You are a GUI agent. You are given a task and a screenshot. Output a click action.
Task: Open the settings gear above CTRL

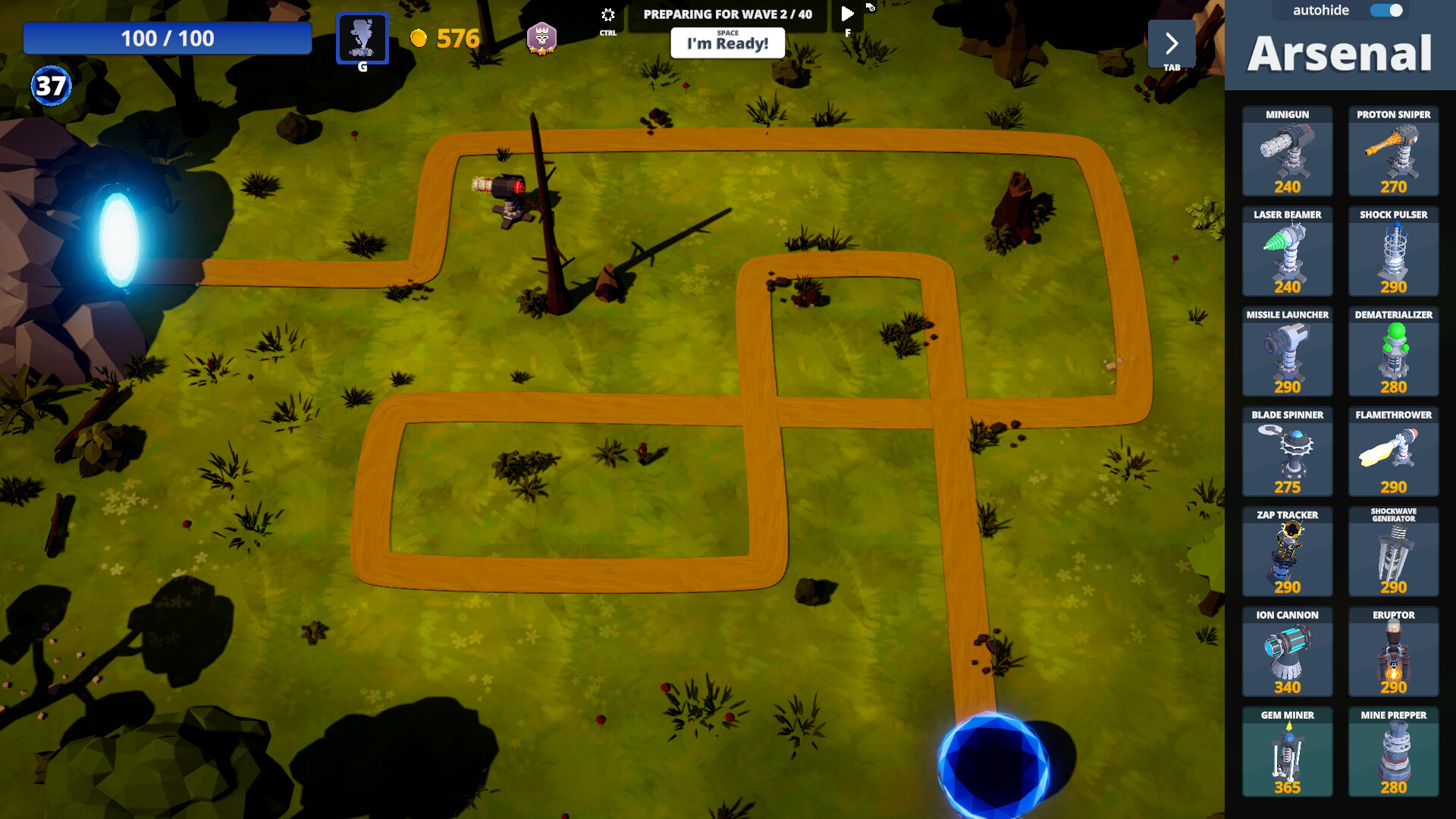tap(607, 14)
